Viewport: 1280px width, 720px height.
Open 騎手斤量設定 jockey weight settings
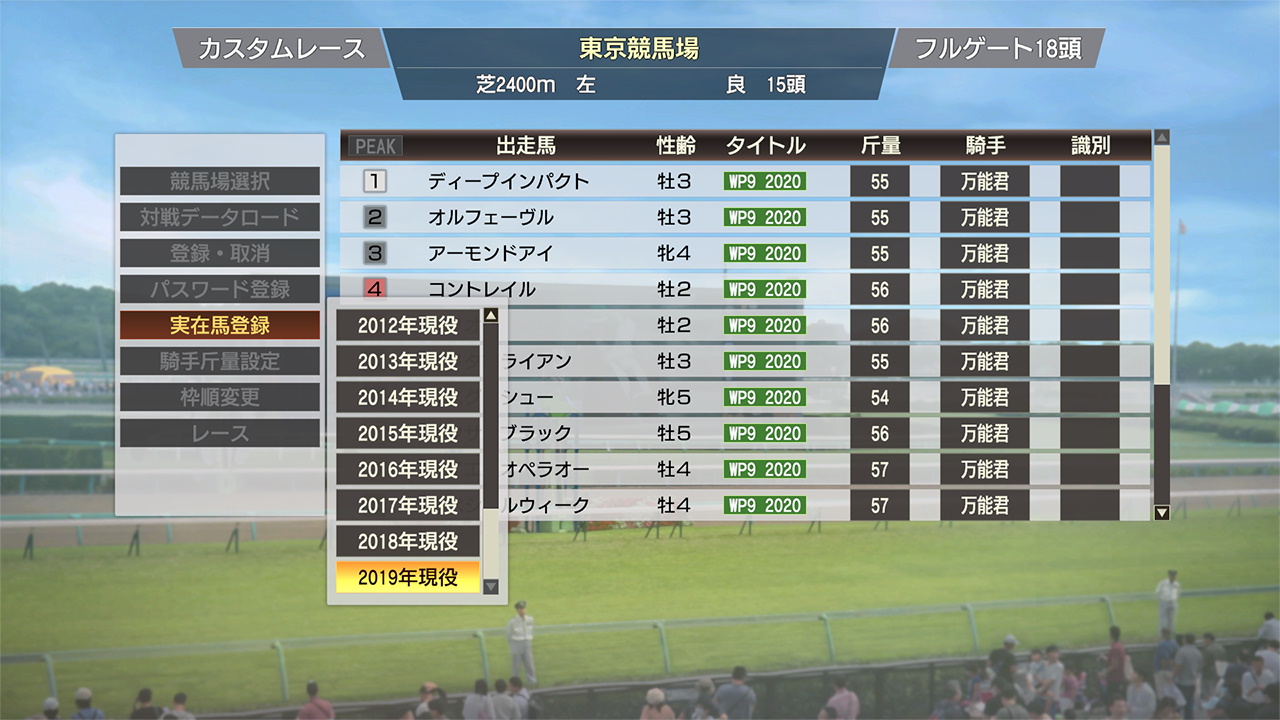pos(220,361)
